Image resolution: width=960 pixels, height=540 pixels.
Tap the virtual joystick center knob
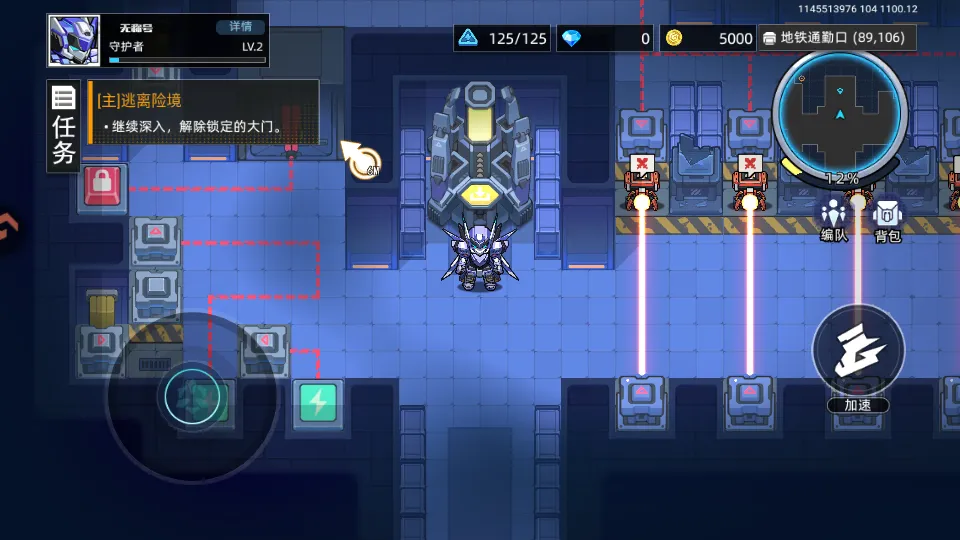(x=191, y=398)
